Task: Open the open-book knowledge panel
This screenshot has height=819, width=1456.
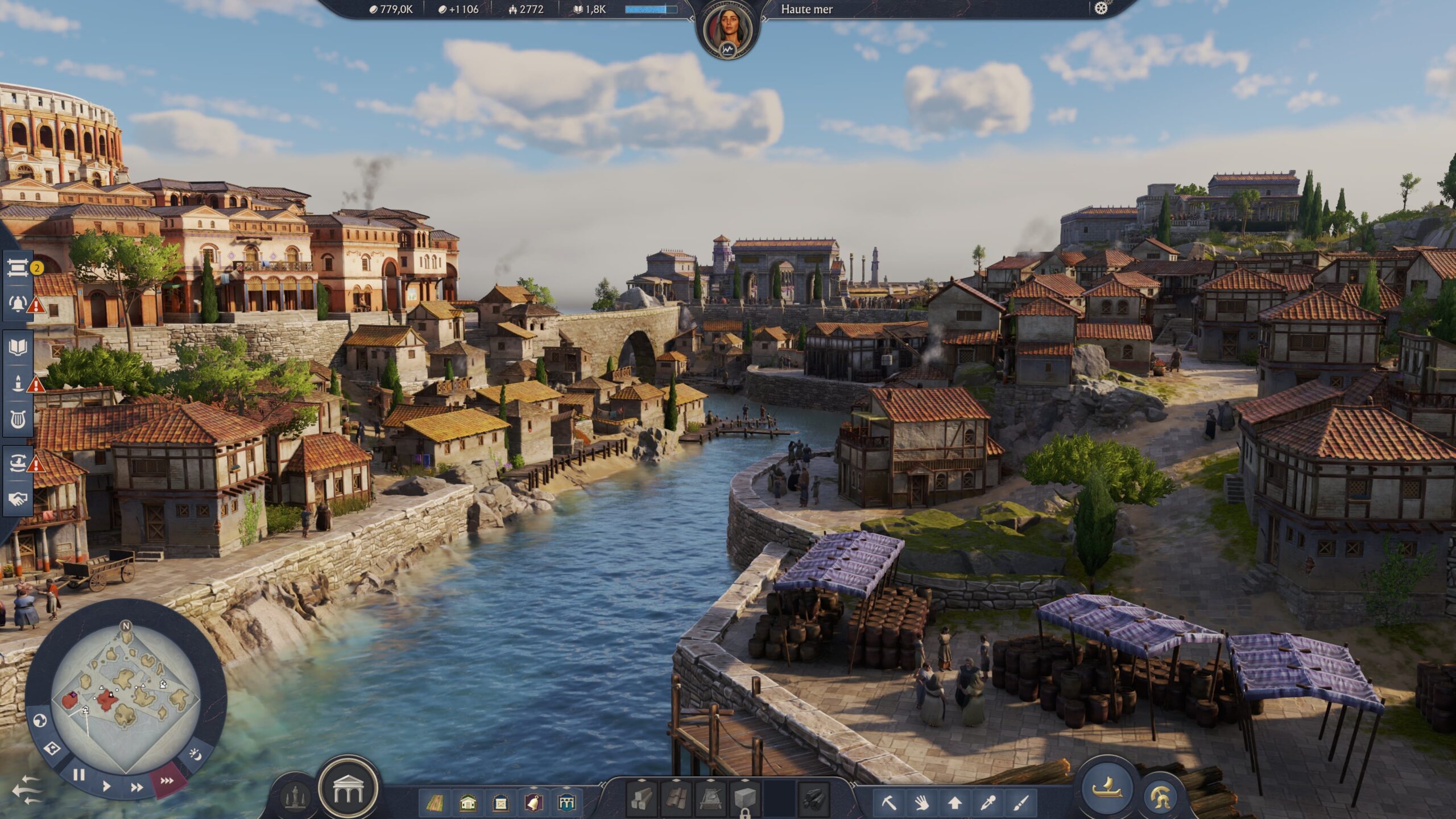Action: 18,347
